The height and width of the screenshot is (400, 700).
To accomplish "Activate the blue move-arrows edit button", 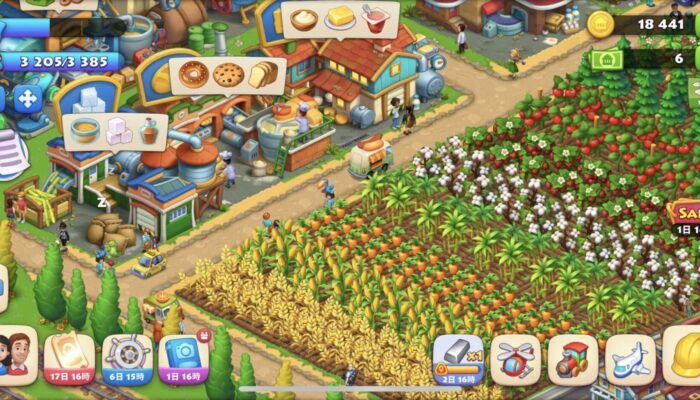I will pyautogui.click(x=27, y=99).
